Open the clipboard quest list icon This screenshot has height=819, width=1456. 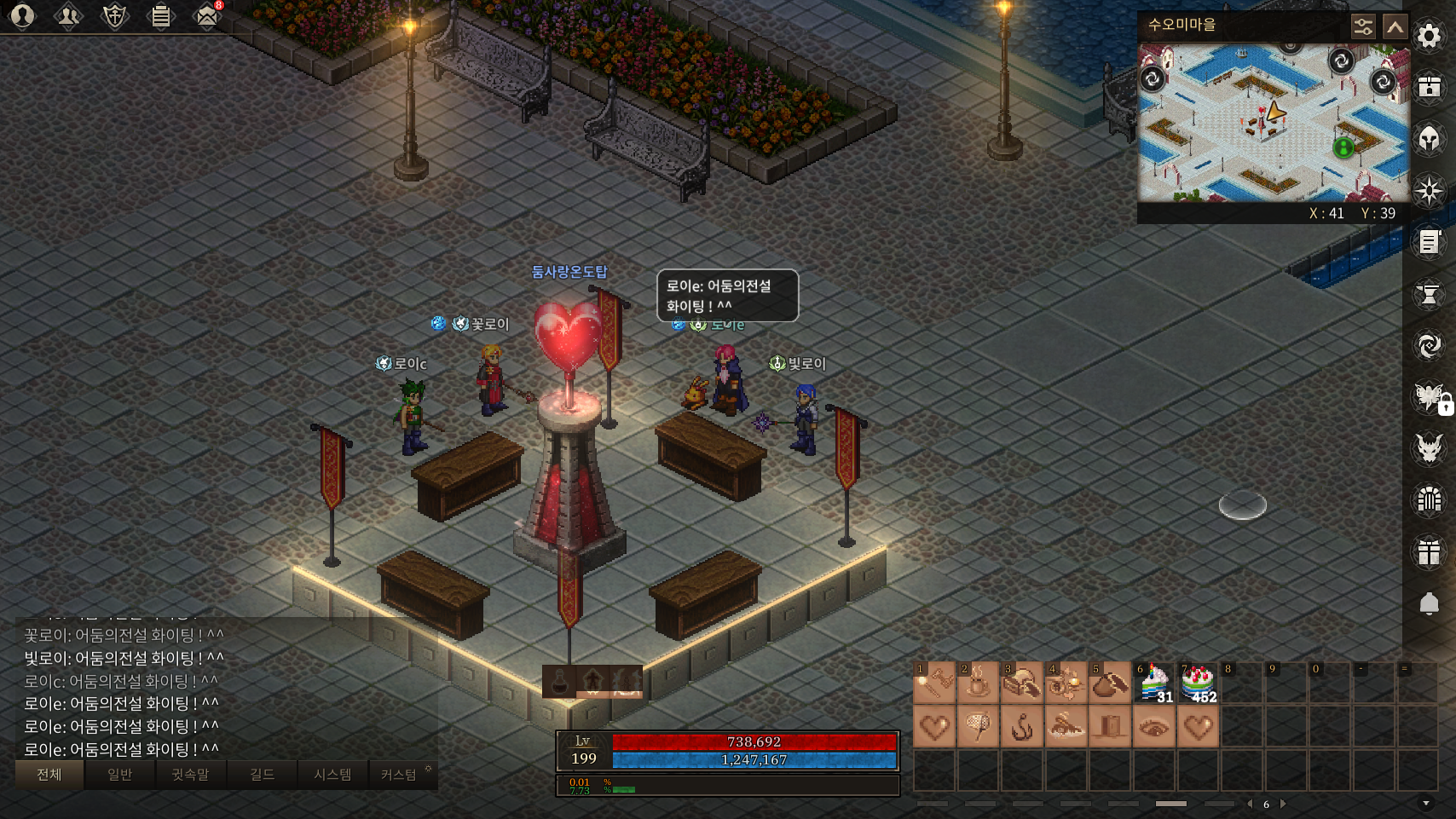[x=160, y=15]
